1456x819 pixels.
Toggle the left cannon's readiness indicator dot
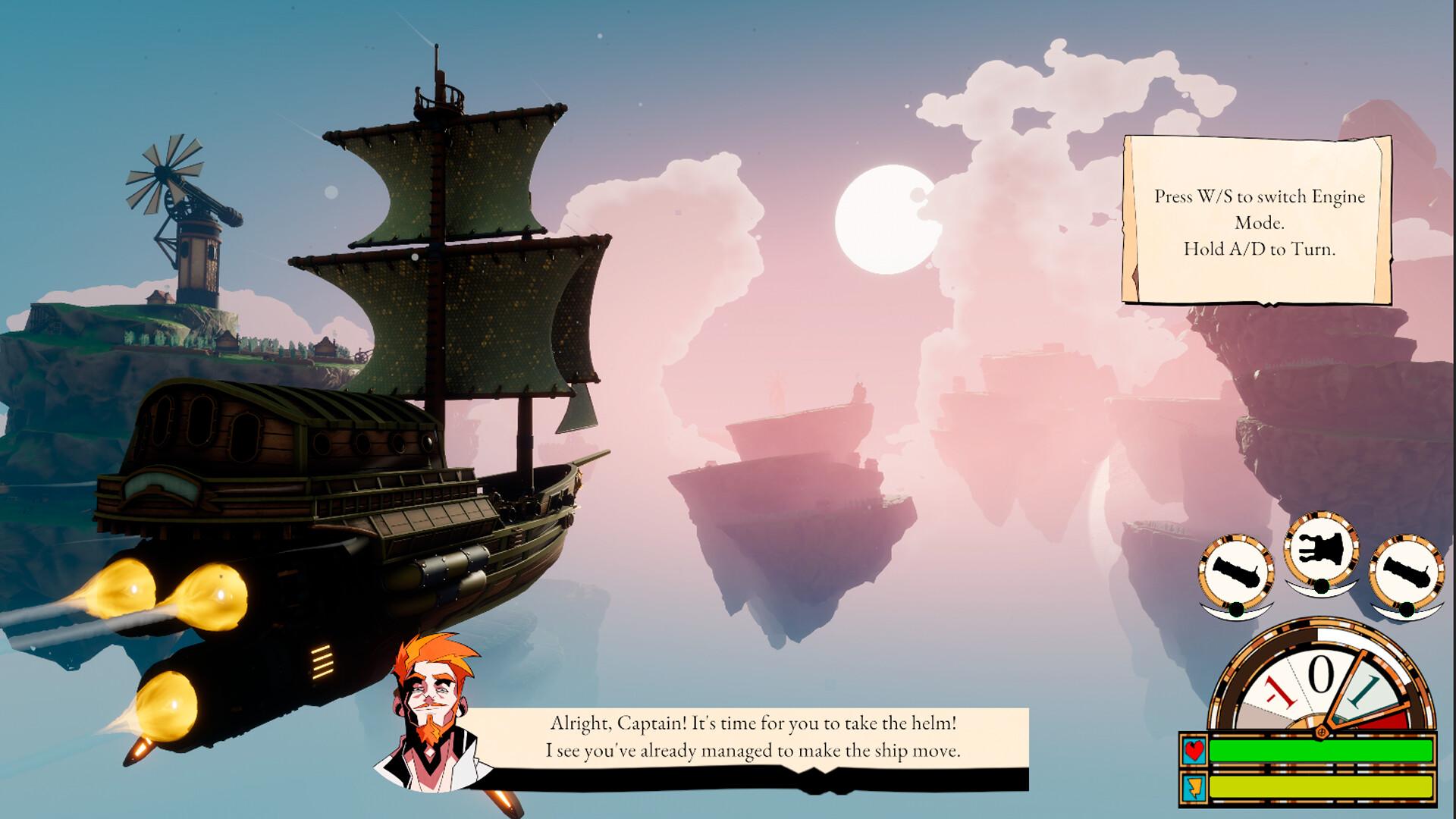[1237, 610]
